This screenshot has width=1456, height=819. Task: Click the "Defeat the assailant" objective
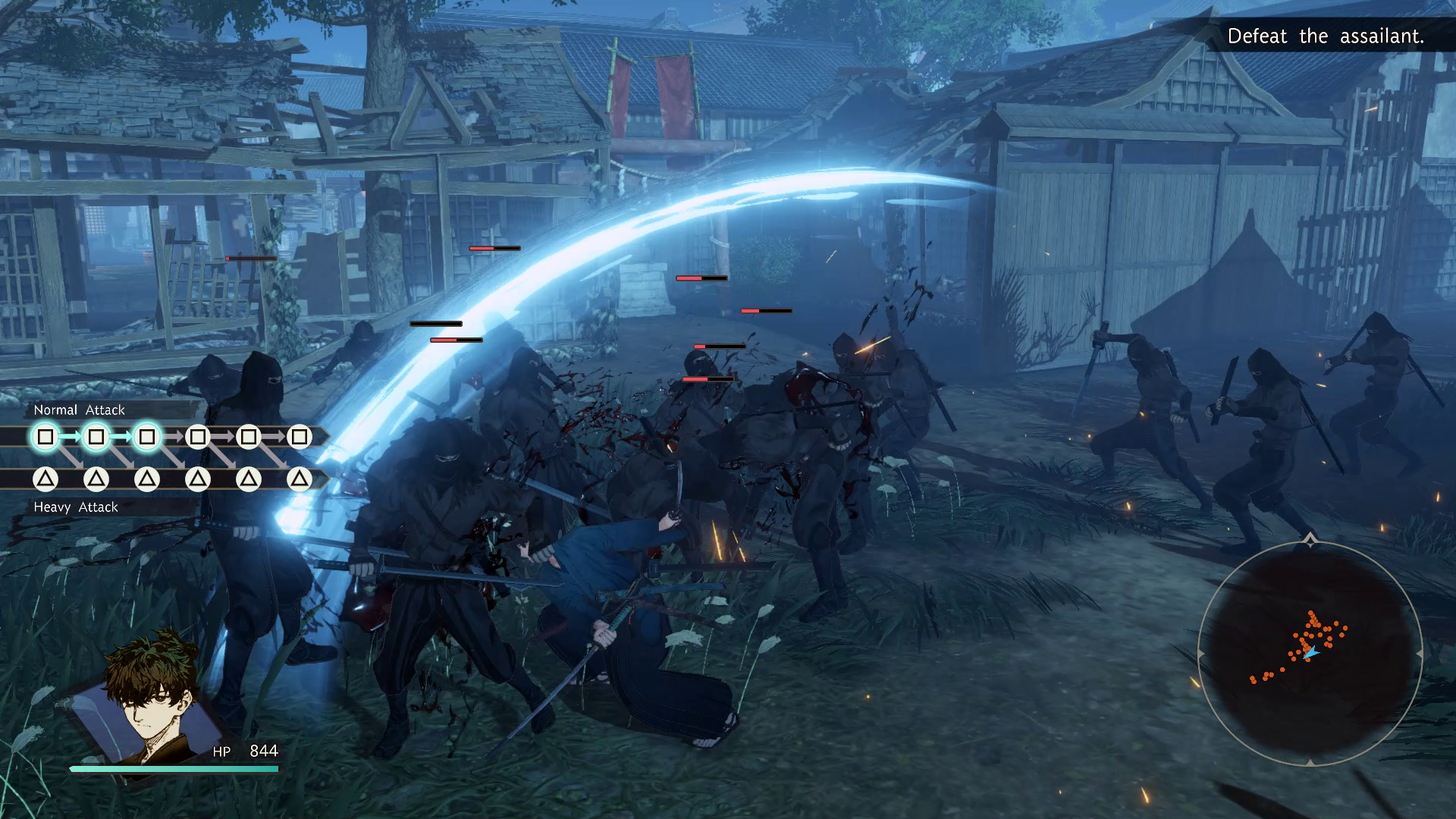[1325, 36]
